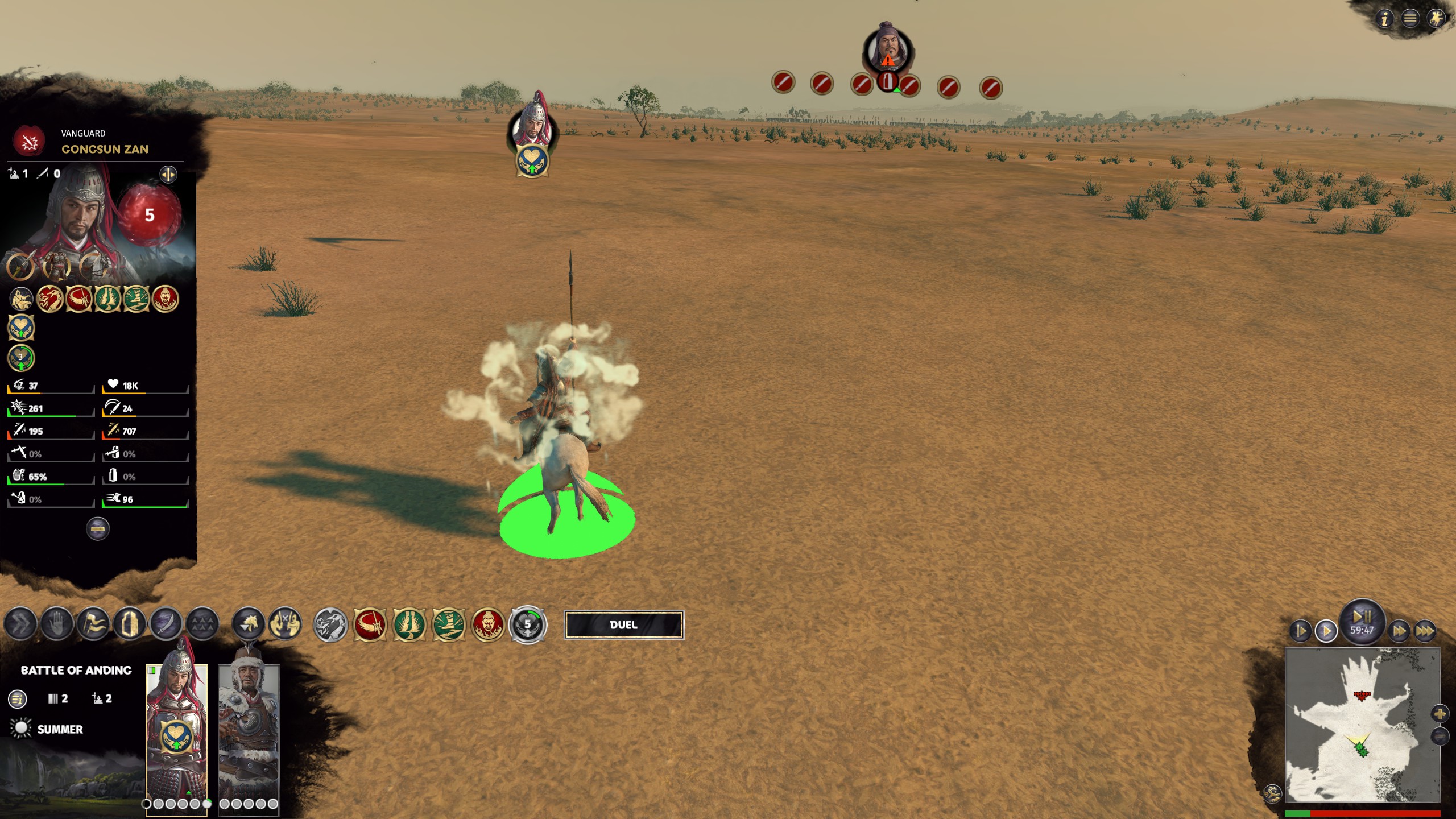Viewport: 1456px width, 819px height.
Task: Set battle speed to triple fast-forward
Action: 1425,631
